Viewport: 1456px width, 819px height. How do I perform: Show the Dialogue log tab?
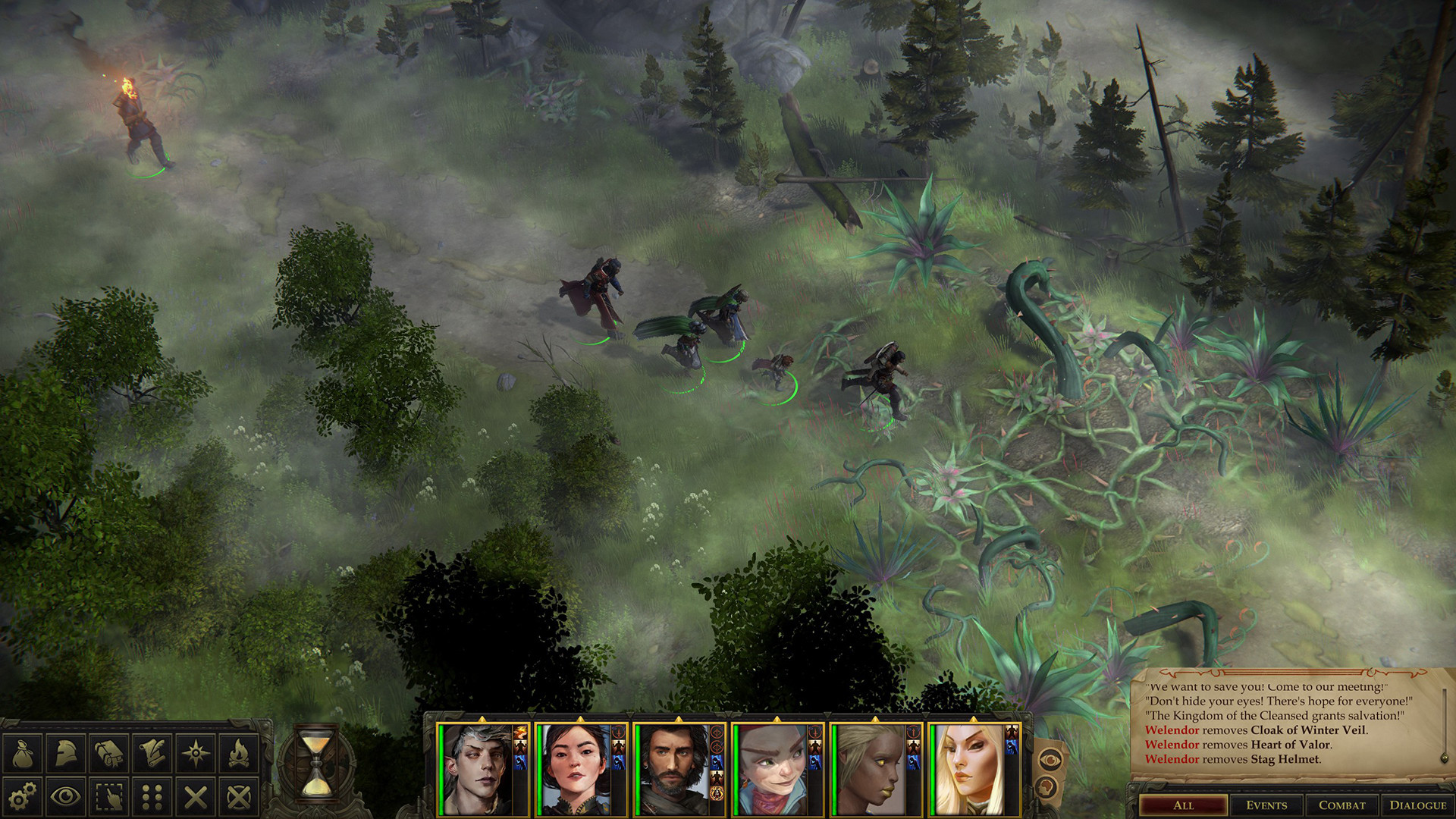pos(1417,805)
